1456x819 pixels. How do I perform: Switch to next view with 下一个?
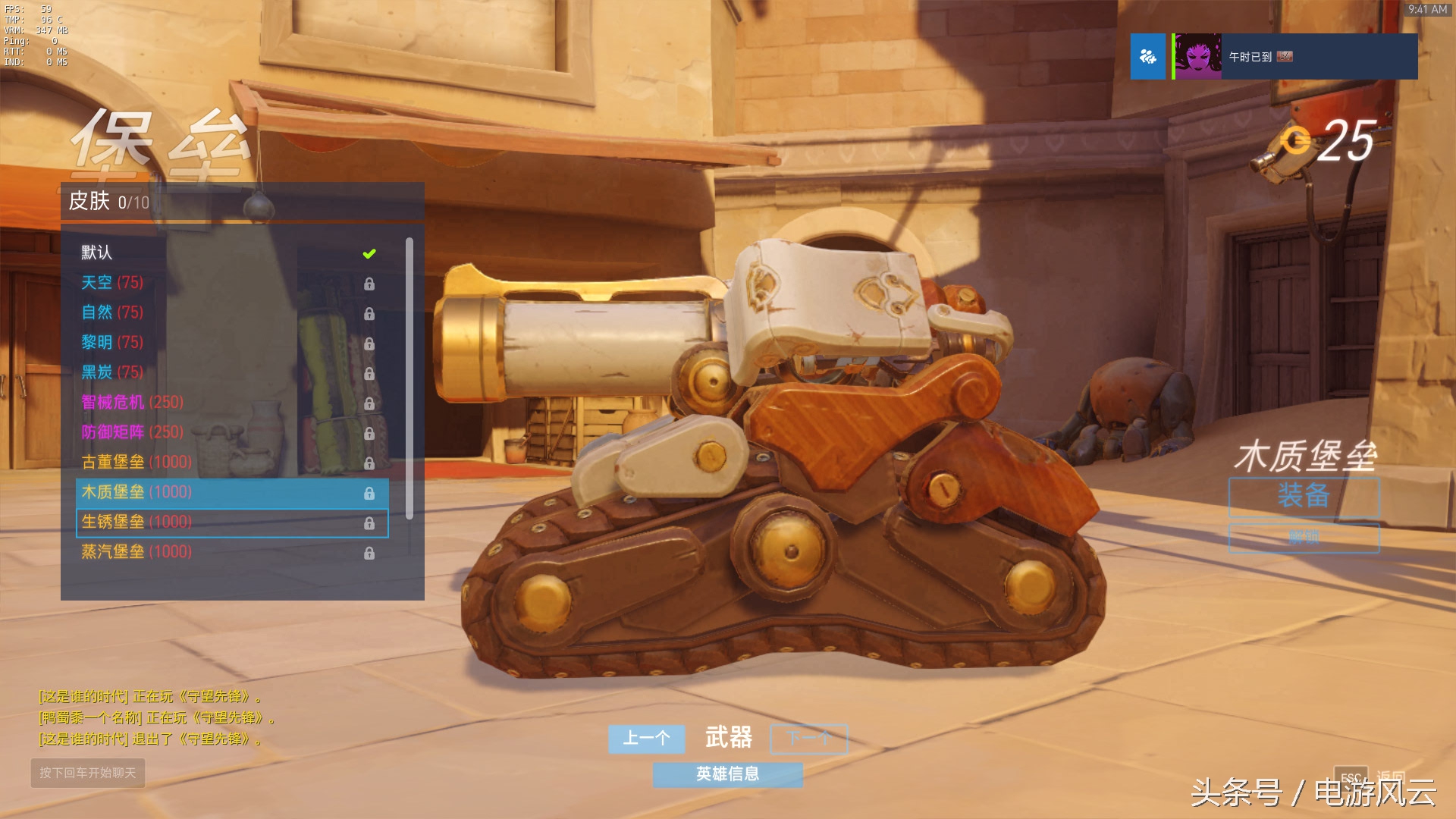808,738
